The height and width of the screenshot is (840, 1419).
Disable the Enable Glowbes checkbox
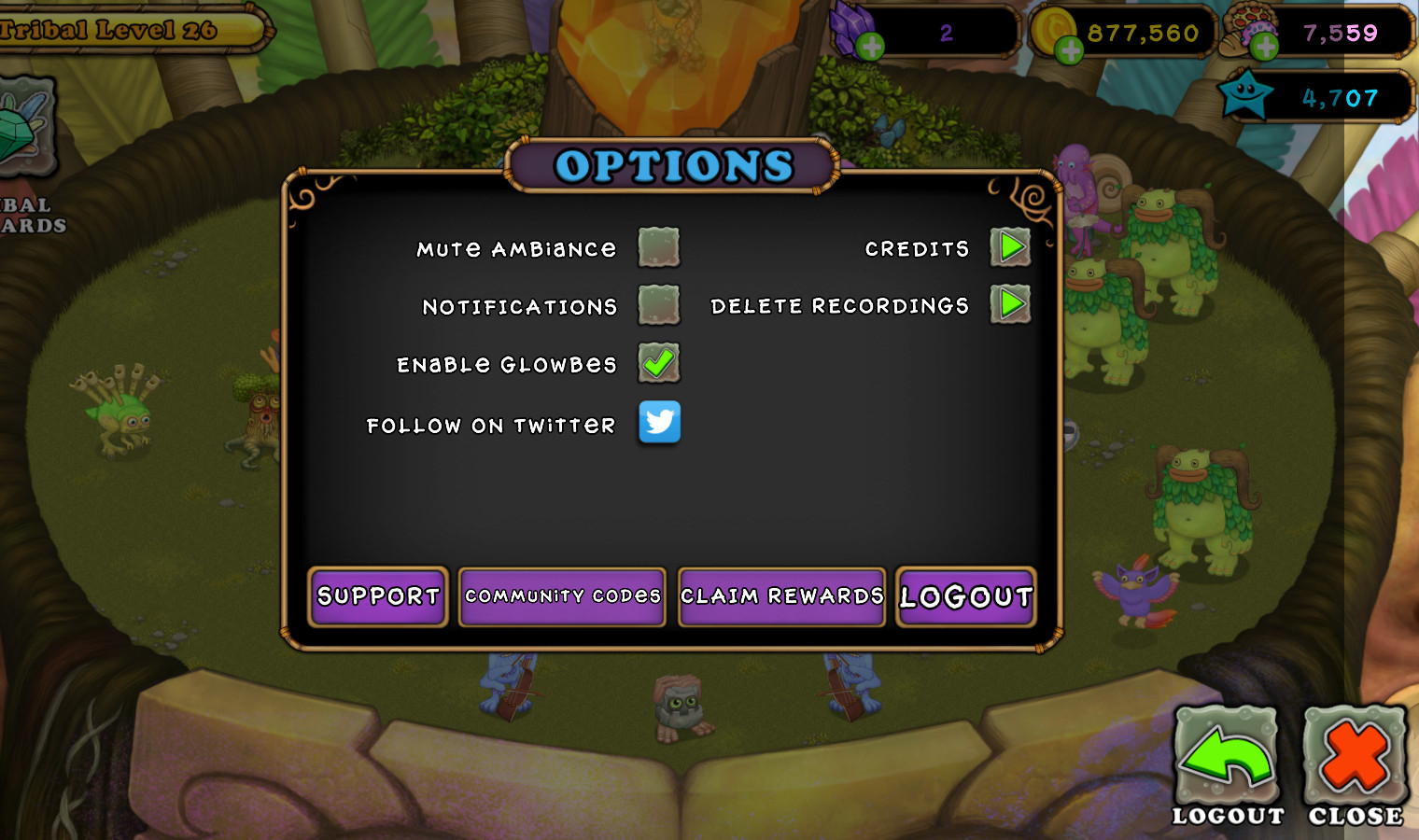coord(659,364)
